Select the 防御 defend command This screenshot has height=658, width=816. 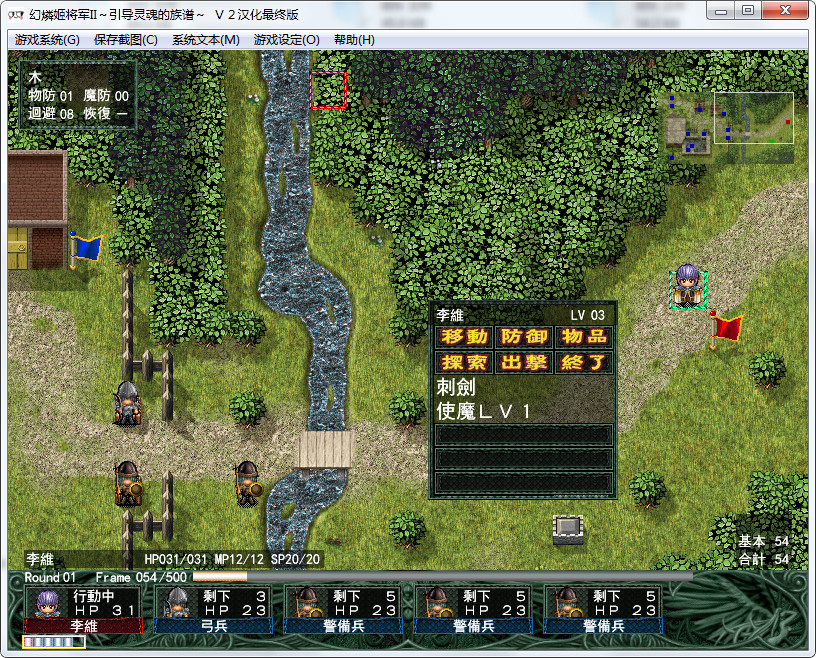pyautogui.click(x=525, y=337)
